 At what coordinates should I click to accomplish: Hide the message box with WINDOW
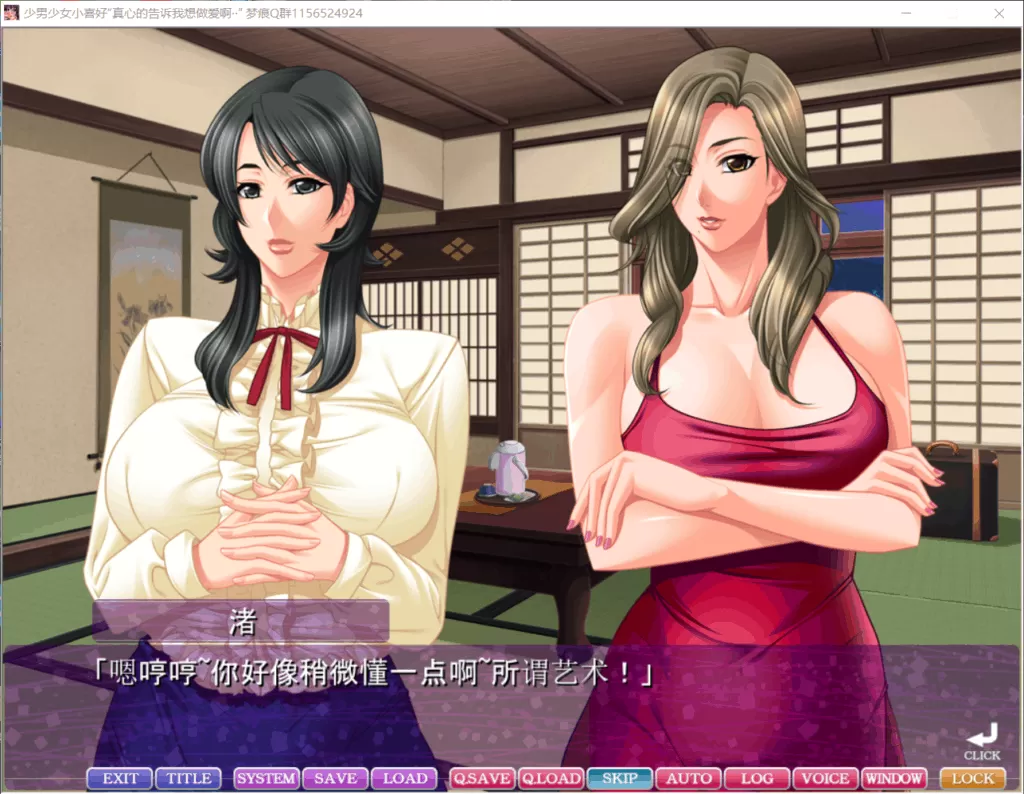(894, 778)
